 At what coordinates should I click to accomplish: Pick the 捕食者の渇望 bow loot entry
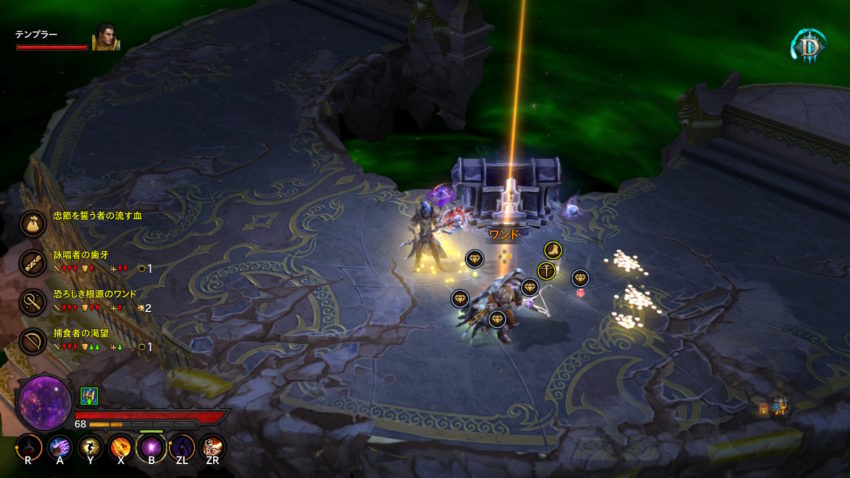(x=33, y=340)
